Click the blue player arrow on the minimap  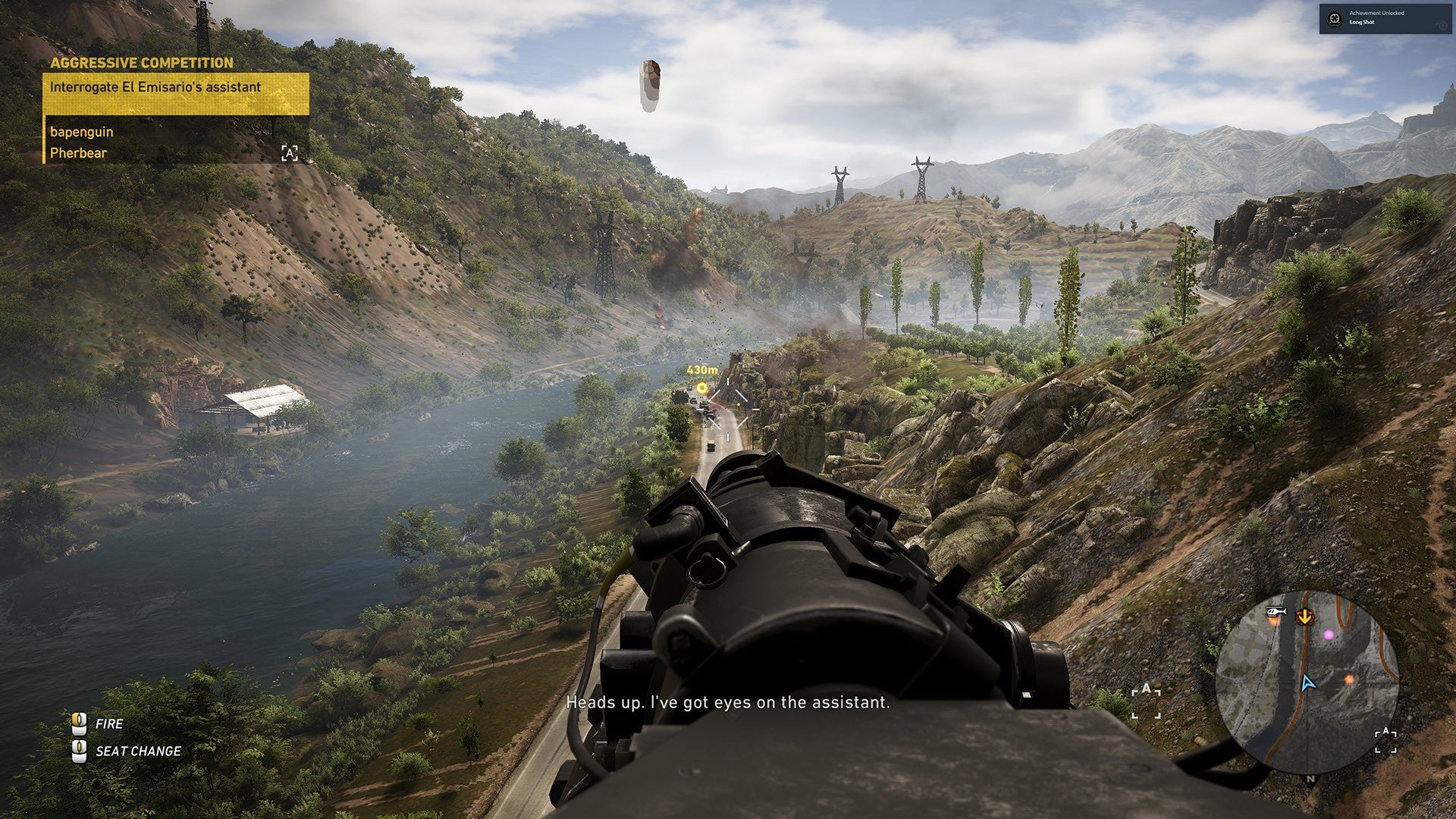click(x=1310, y=683)
